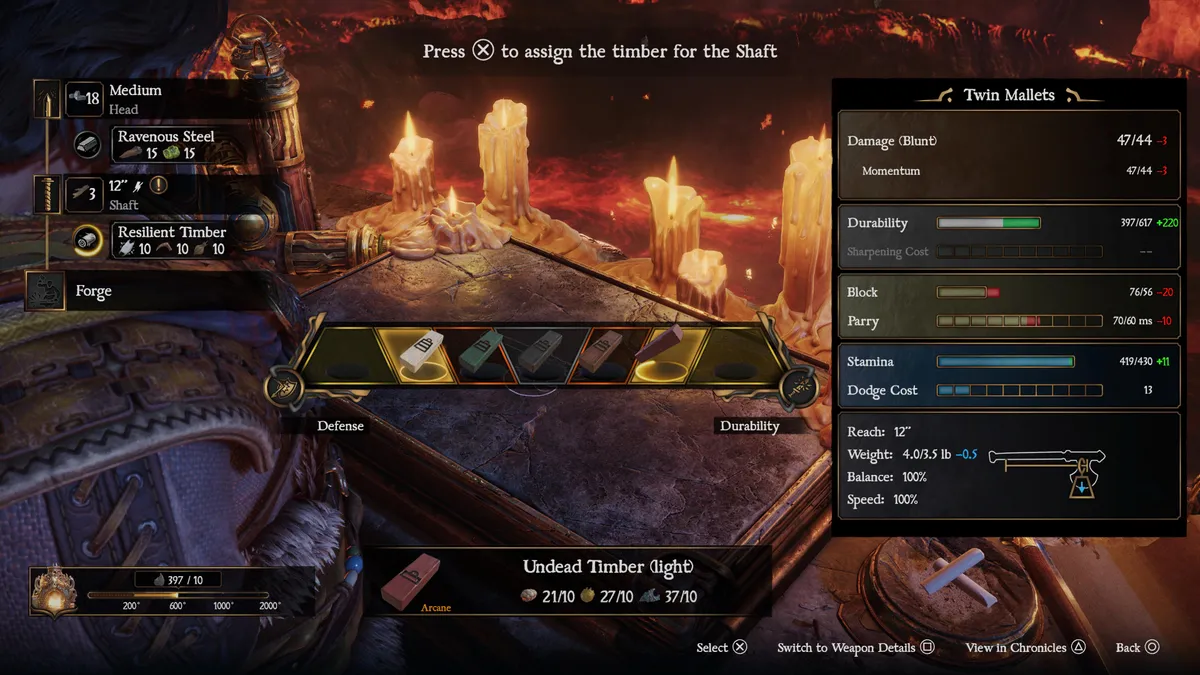The width and height of the screenshot is (1200, 675).
Task: Select the dark purple wedge timber
Action: click(657, 348)
